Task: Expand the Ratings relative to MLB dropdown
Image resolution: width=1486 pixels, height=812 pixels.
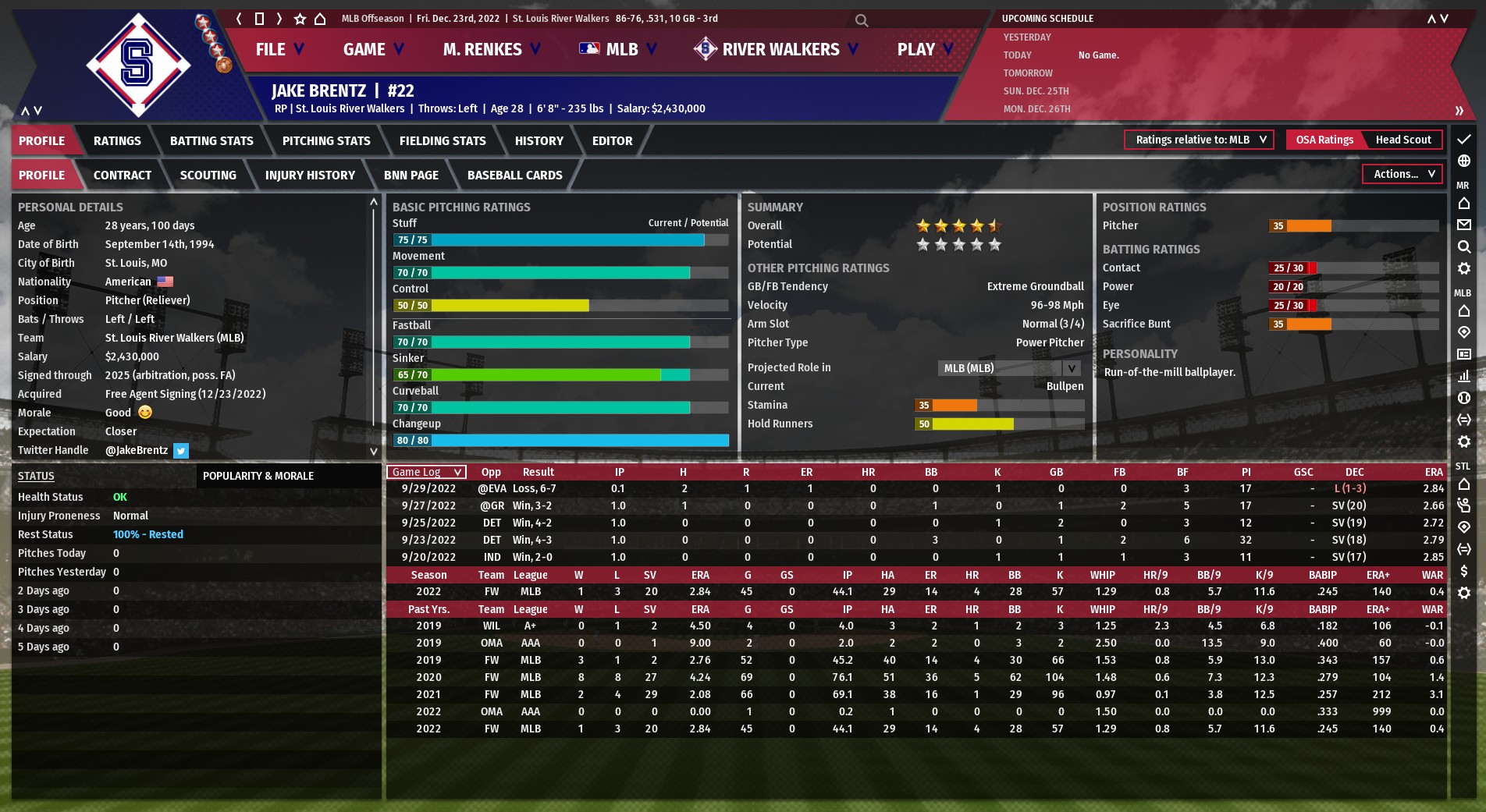Action: pyautogui.click(x=1199, y=140)
